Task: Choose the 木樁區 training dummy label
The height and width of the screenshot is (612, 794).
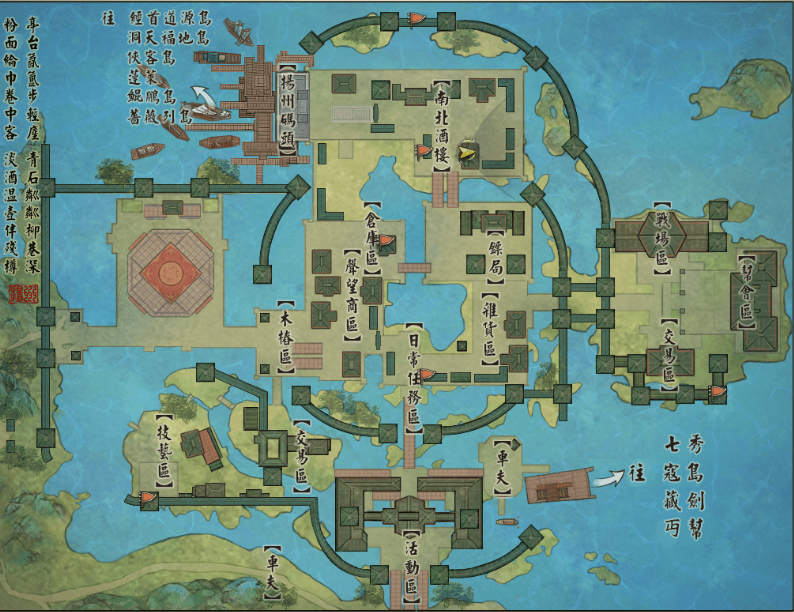Action: [286, 337]
